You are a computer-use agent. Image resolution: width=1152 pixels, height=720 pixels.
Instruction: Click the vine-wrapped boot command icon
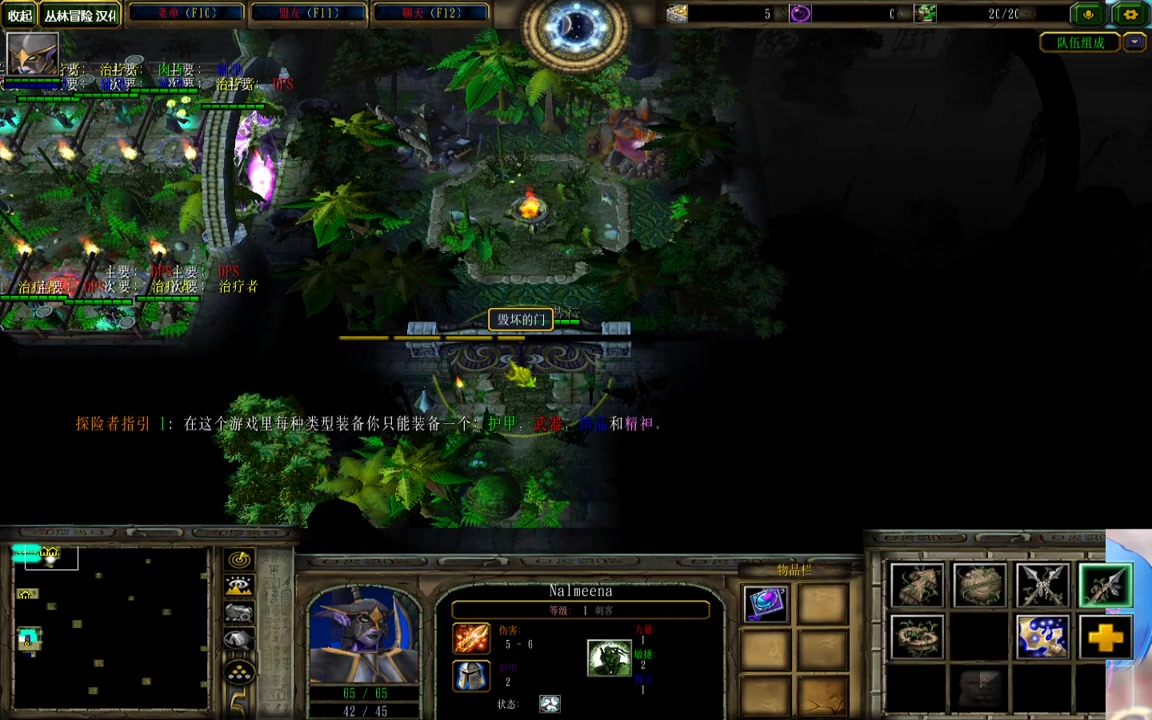click(x=917, y=586)
